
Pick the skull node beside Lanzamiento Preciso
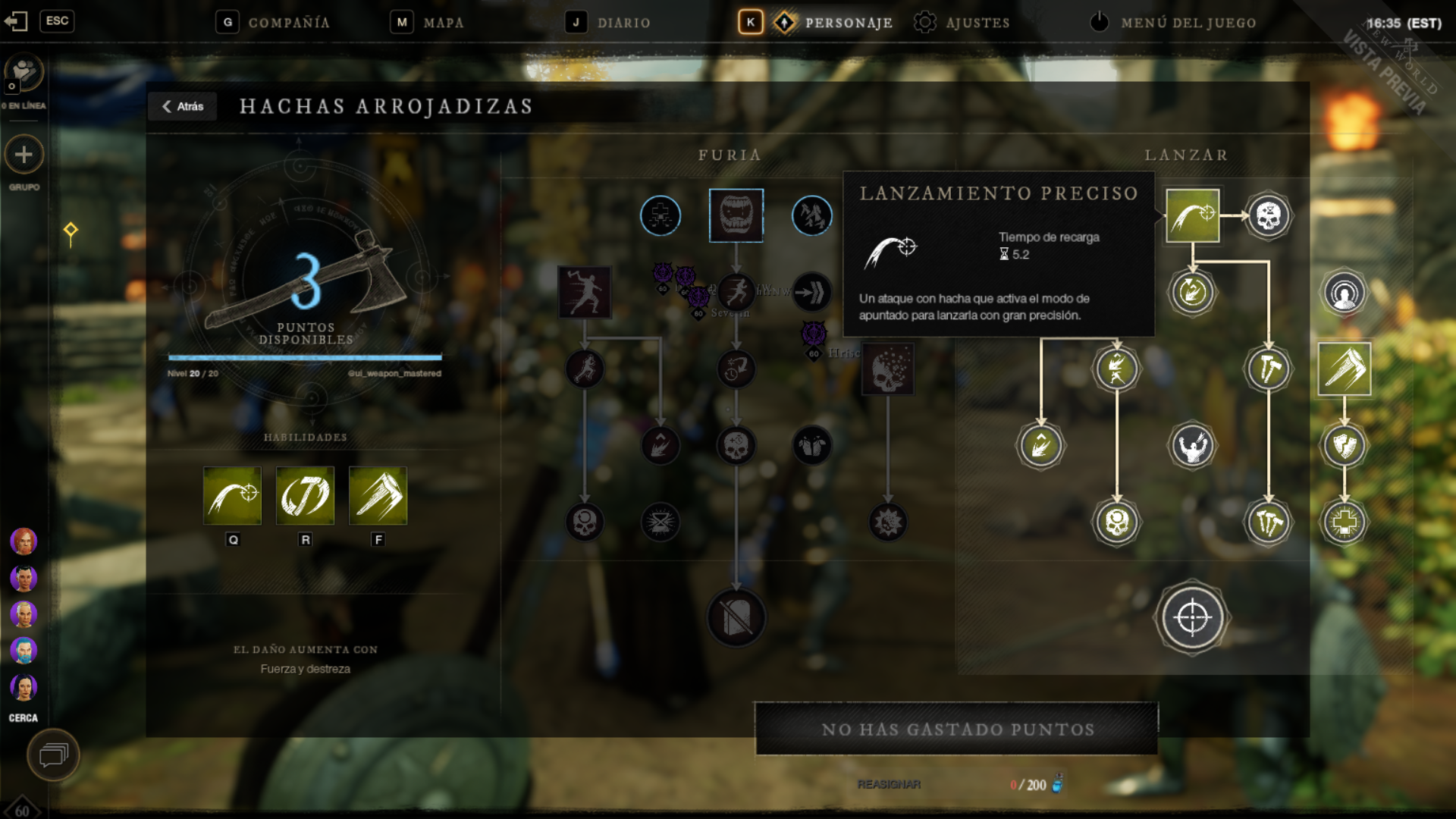click(x=1268, y=216)
